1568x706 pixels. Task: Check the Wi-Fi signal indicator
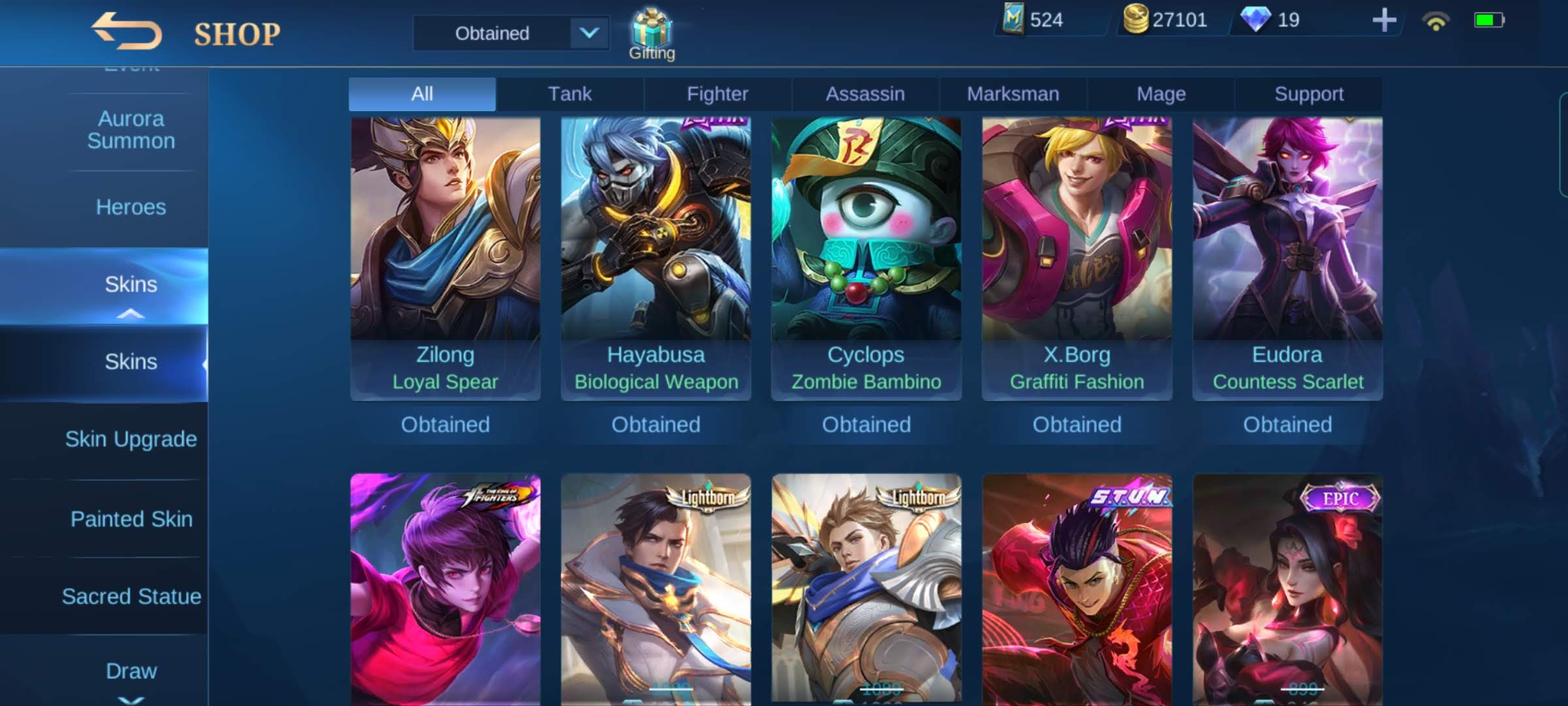pyautogui.click(x=1435, y=22)
